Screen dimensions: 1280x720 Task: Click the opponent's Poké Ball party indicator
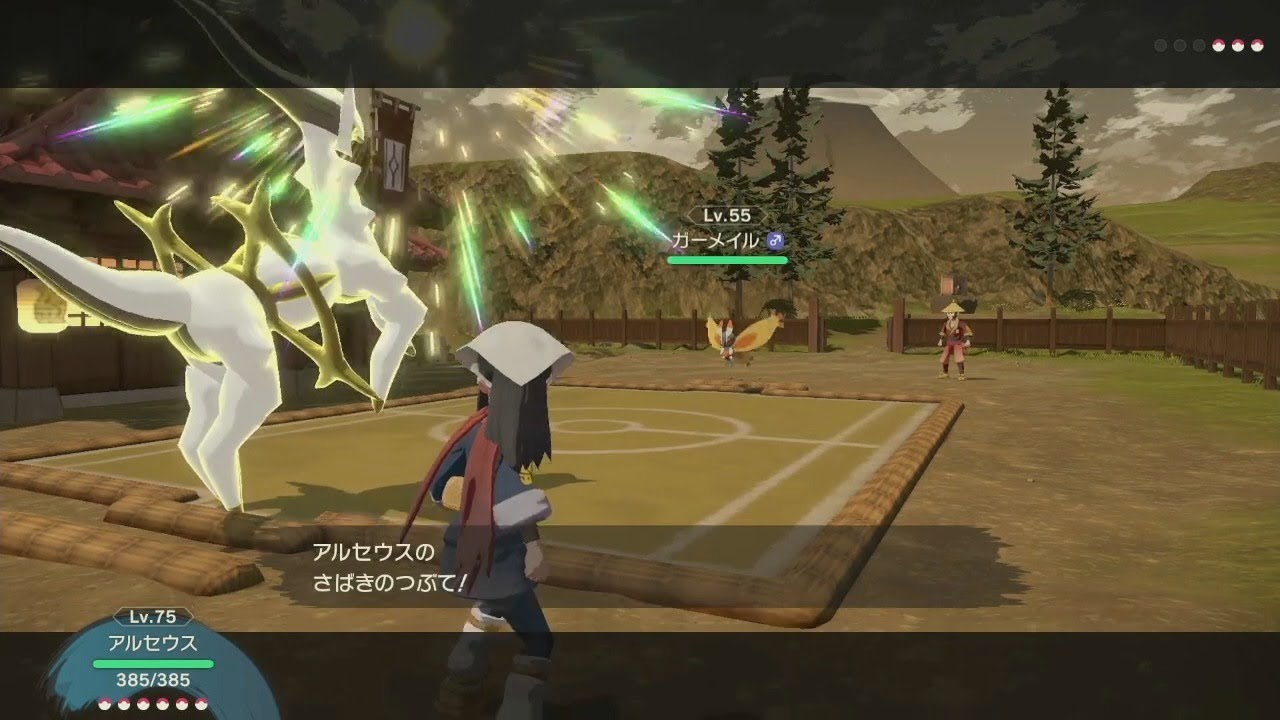pos(1209,45)
